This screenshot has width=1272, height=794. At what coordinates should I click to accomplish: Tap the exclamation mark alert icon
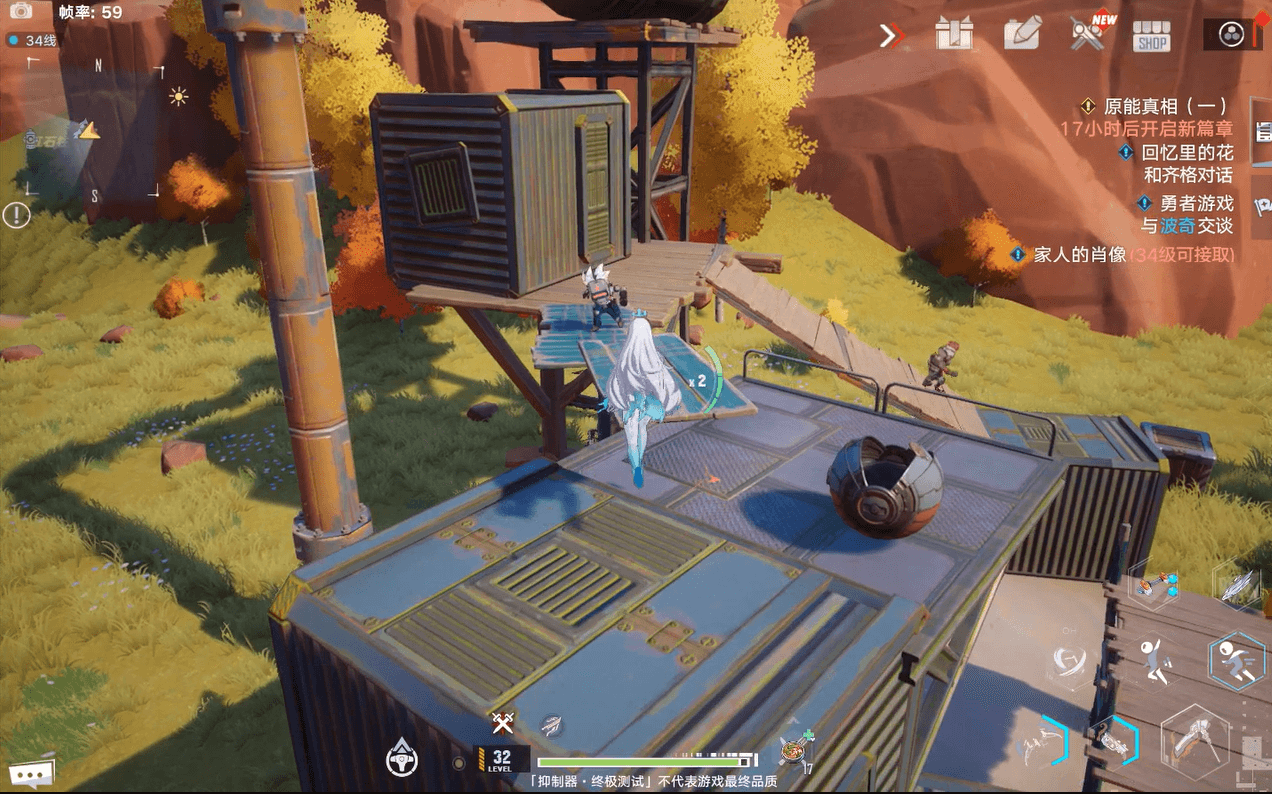click(x=16, y=214)
